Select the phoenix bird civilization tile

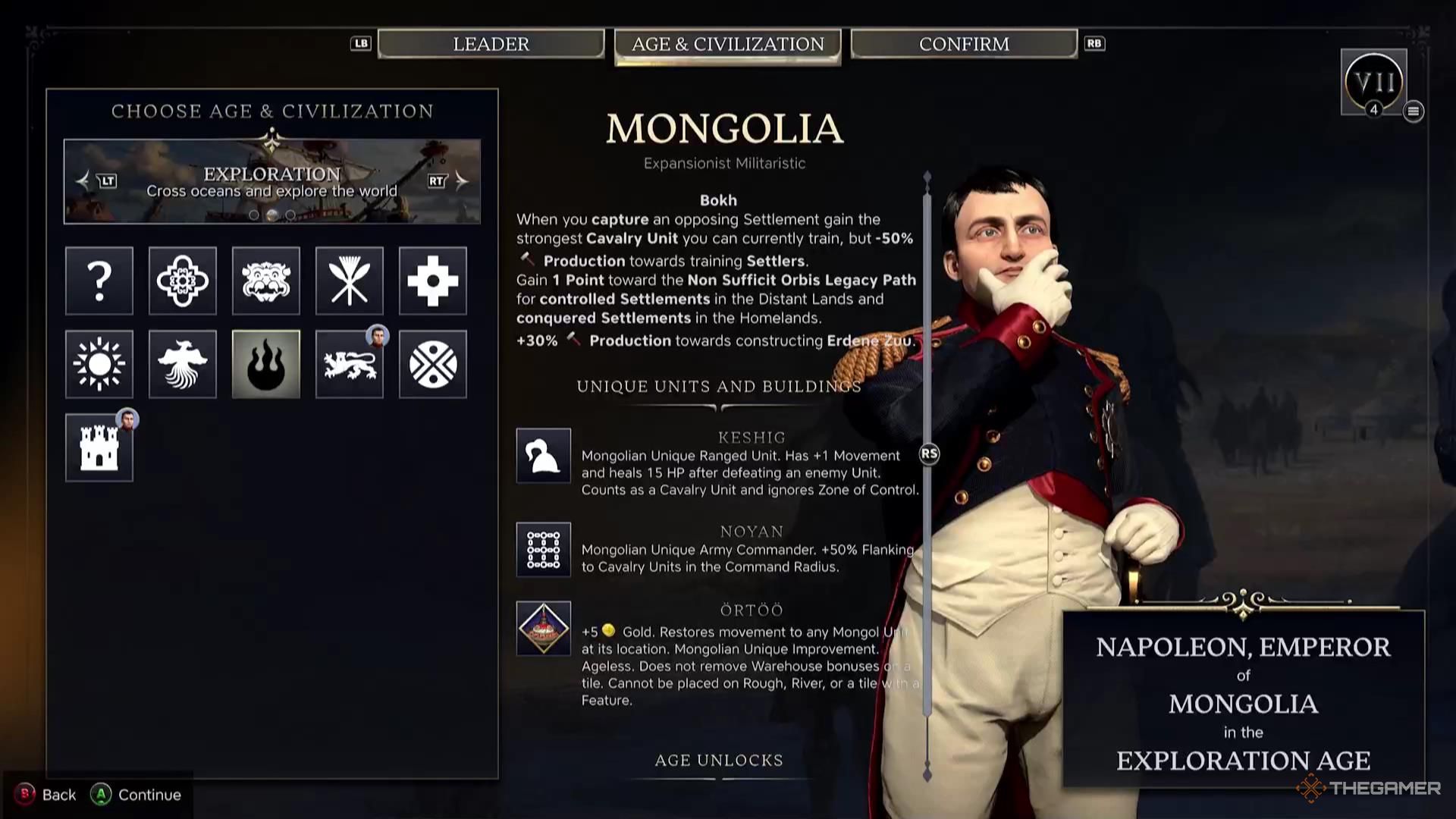tap(183, 364)
